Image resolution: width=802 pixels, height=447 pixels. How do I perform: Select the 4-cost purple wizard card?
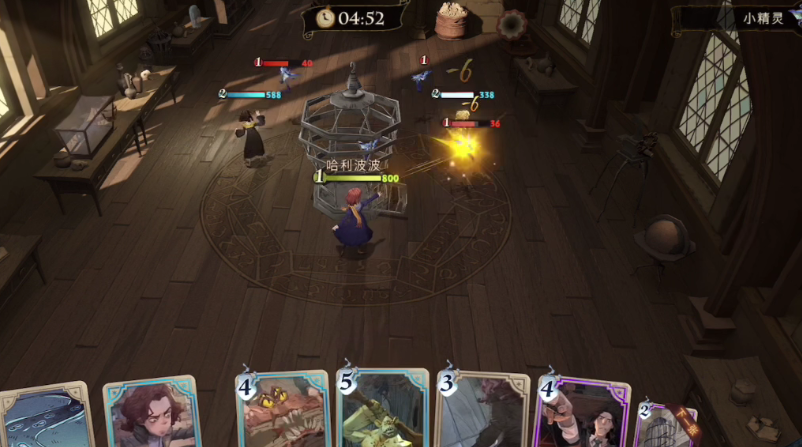583,412
